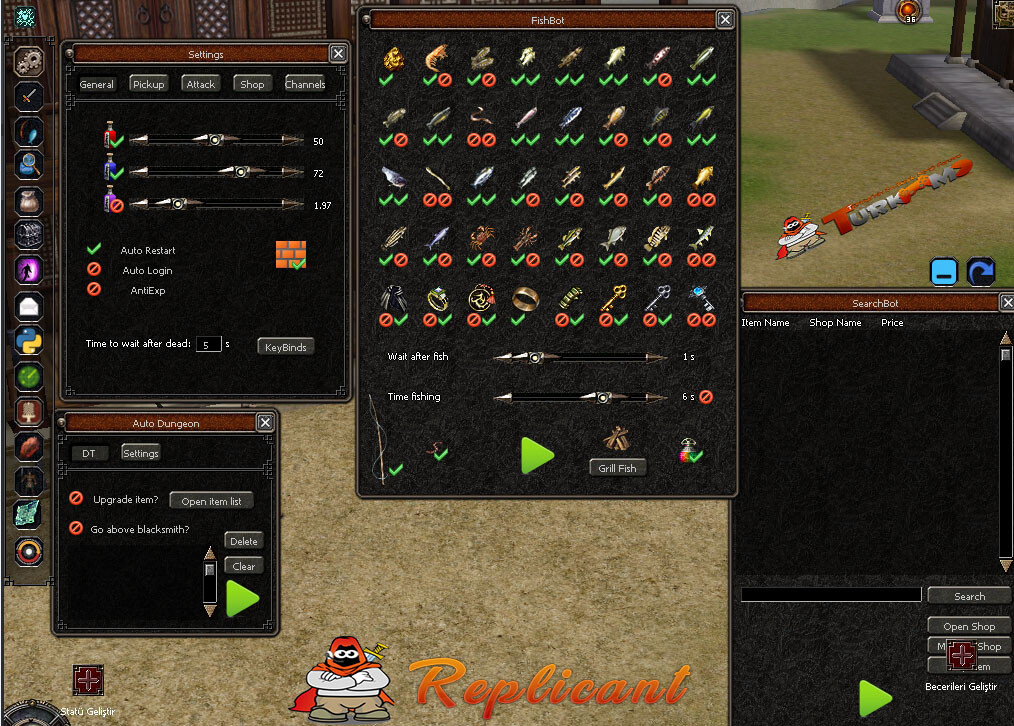Open the KeyBinds menu
Viewport: 1014px width, 726px height.
[285, 347]
